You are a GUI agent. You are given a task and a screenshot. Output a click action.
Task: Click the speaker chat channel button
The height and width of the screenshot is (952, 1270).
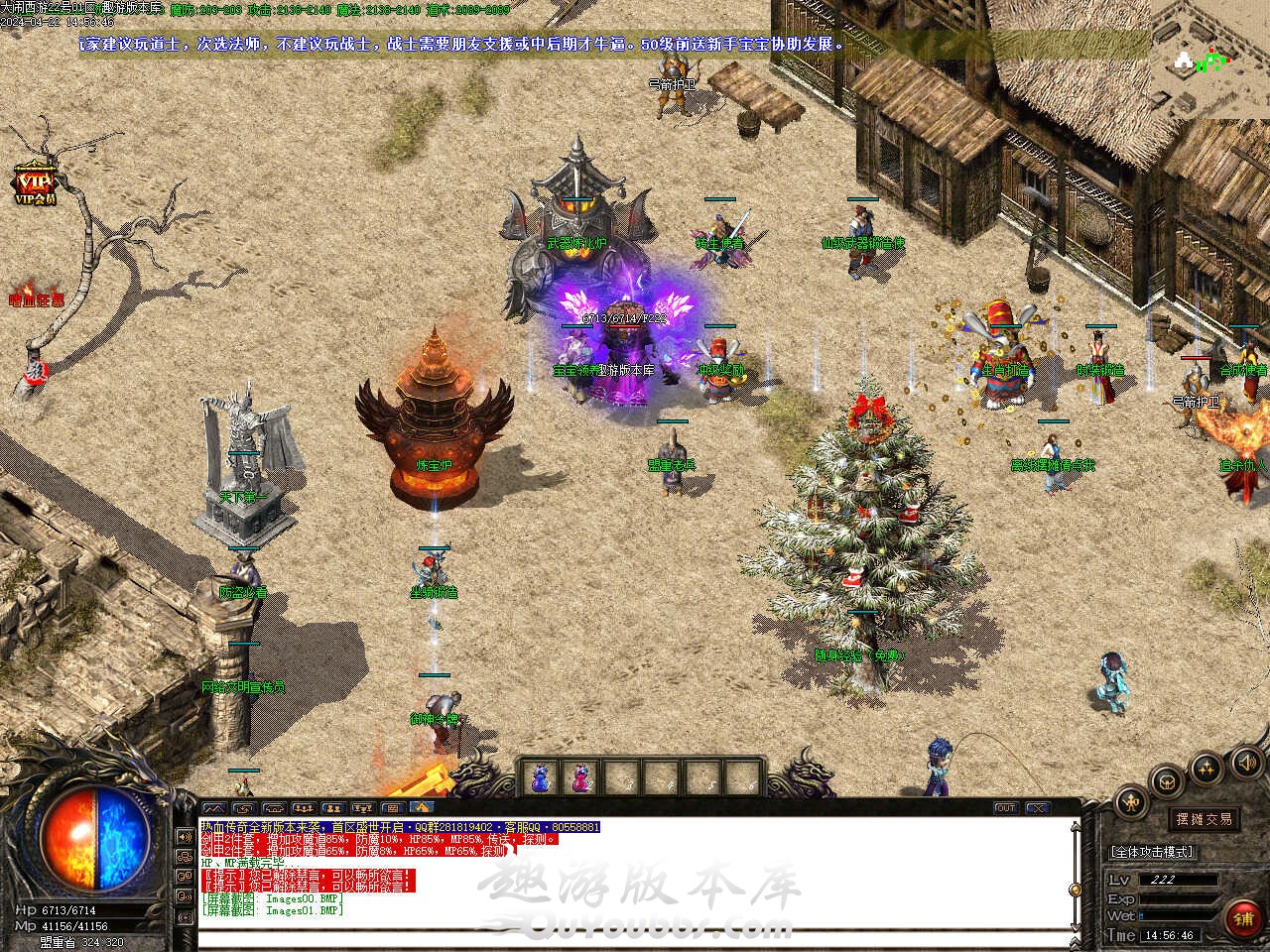pos(184,836)
